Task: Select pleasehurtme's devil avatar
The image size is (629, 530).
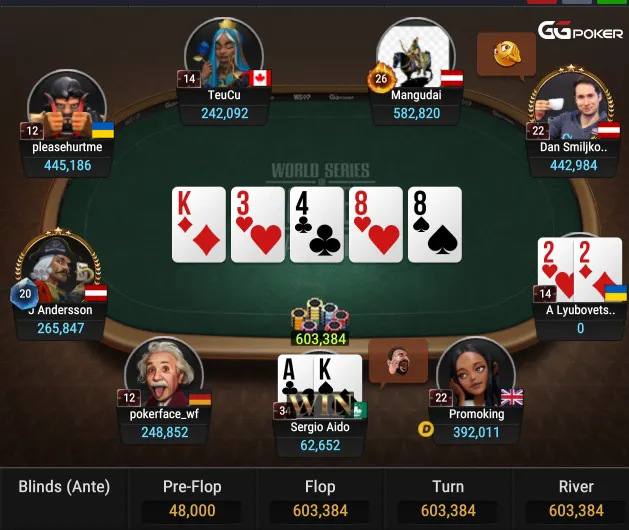Action: (67, 104)
